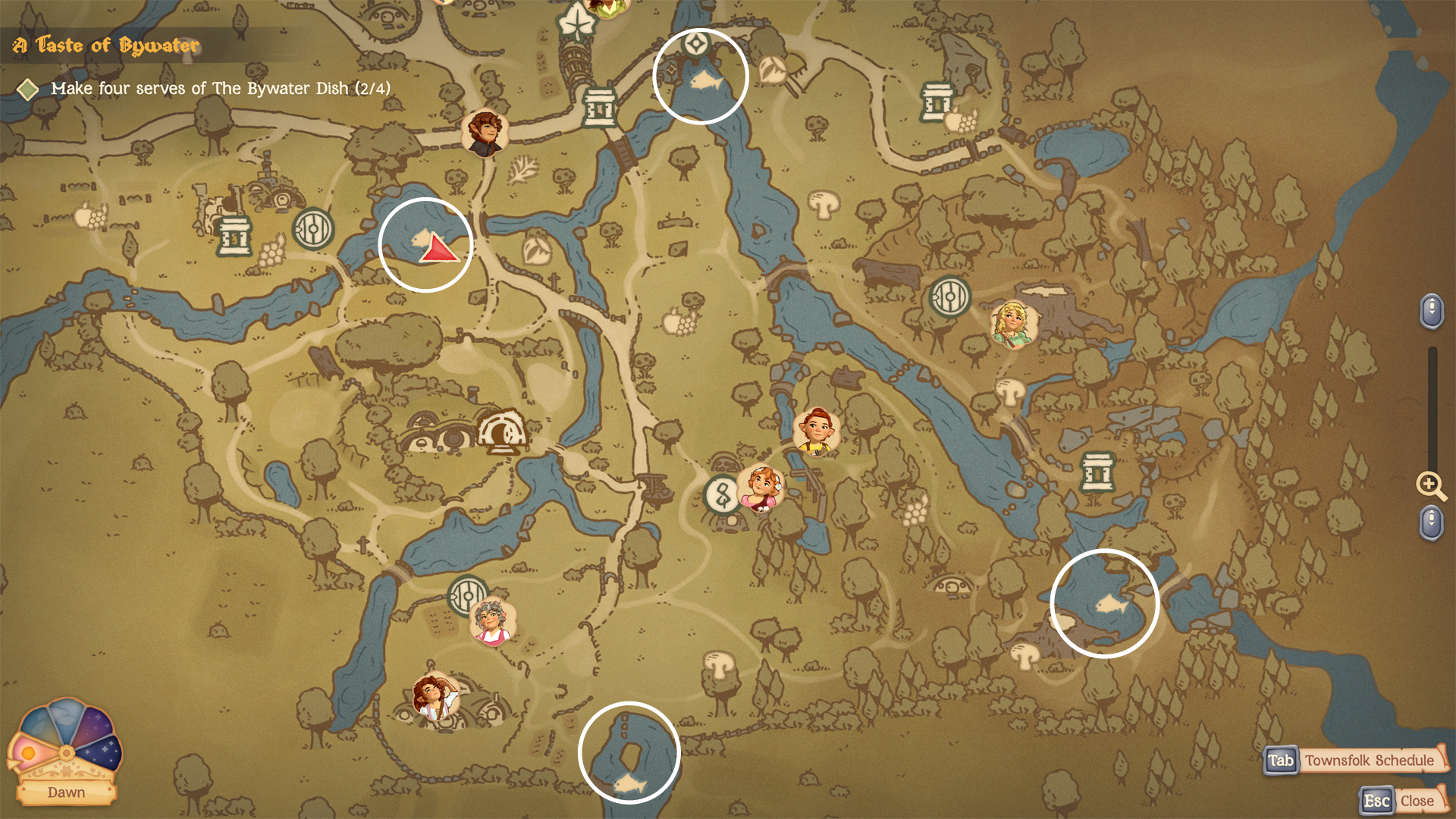Click the blonde braided woman's portrait marker

pyautogui.click(x=1013, y=324)
